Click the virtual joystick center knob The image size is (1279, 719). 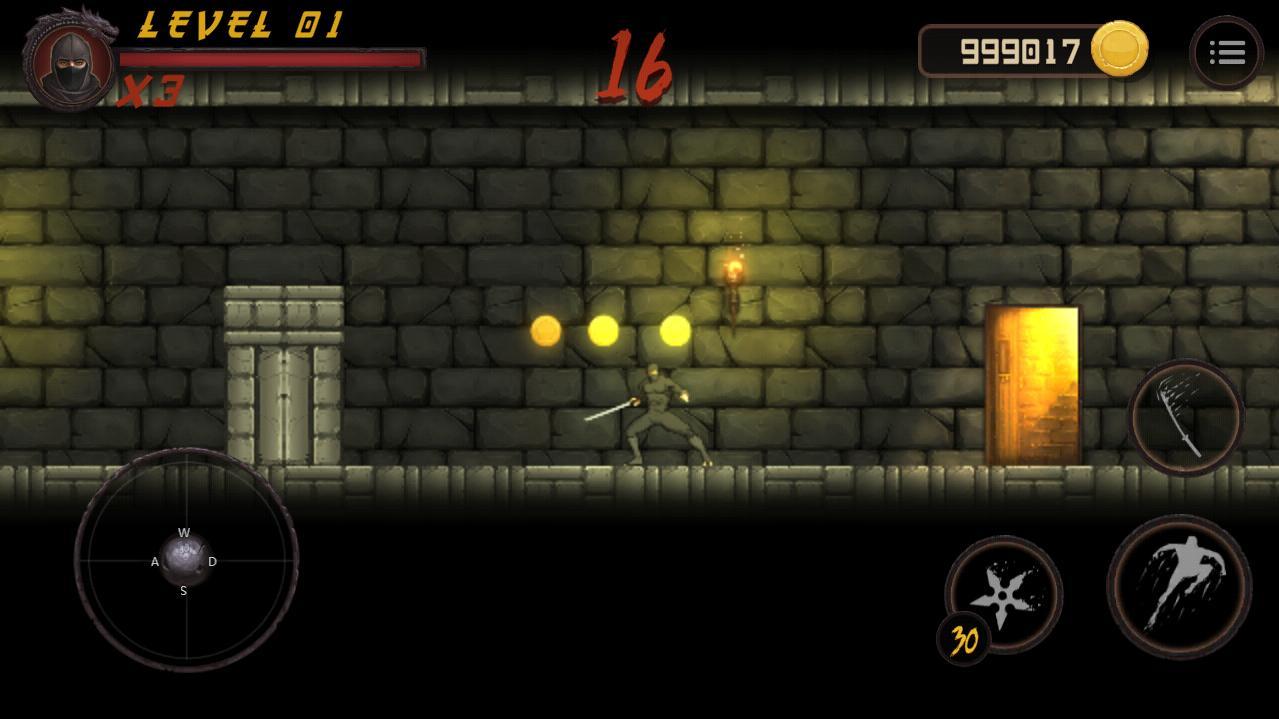[x=185, y=560]
